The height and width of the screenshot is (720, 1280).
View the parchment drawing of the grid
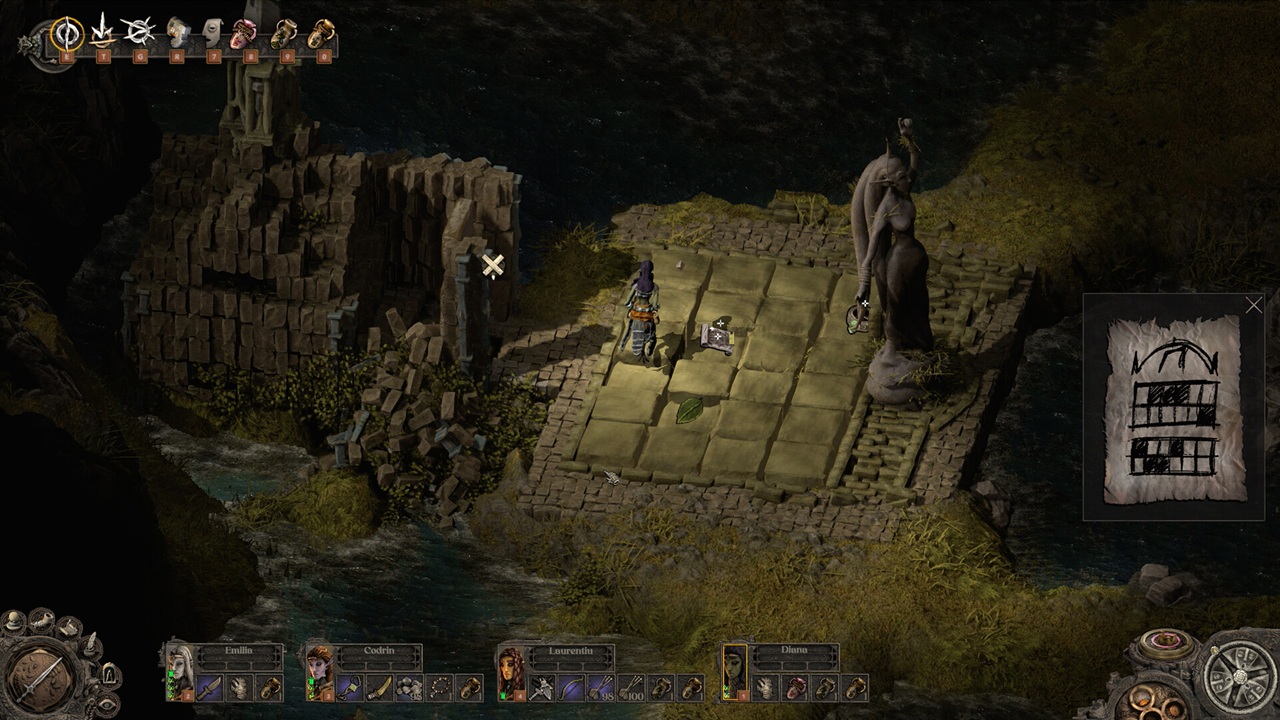click(1173, 410)
